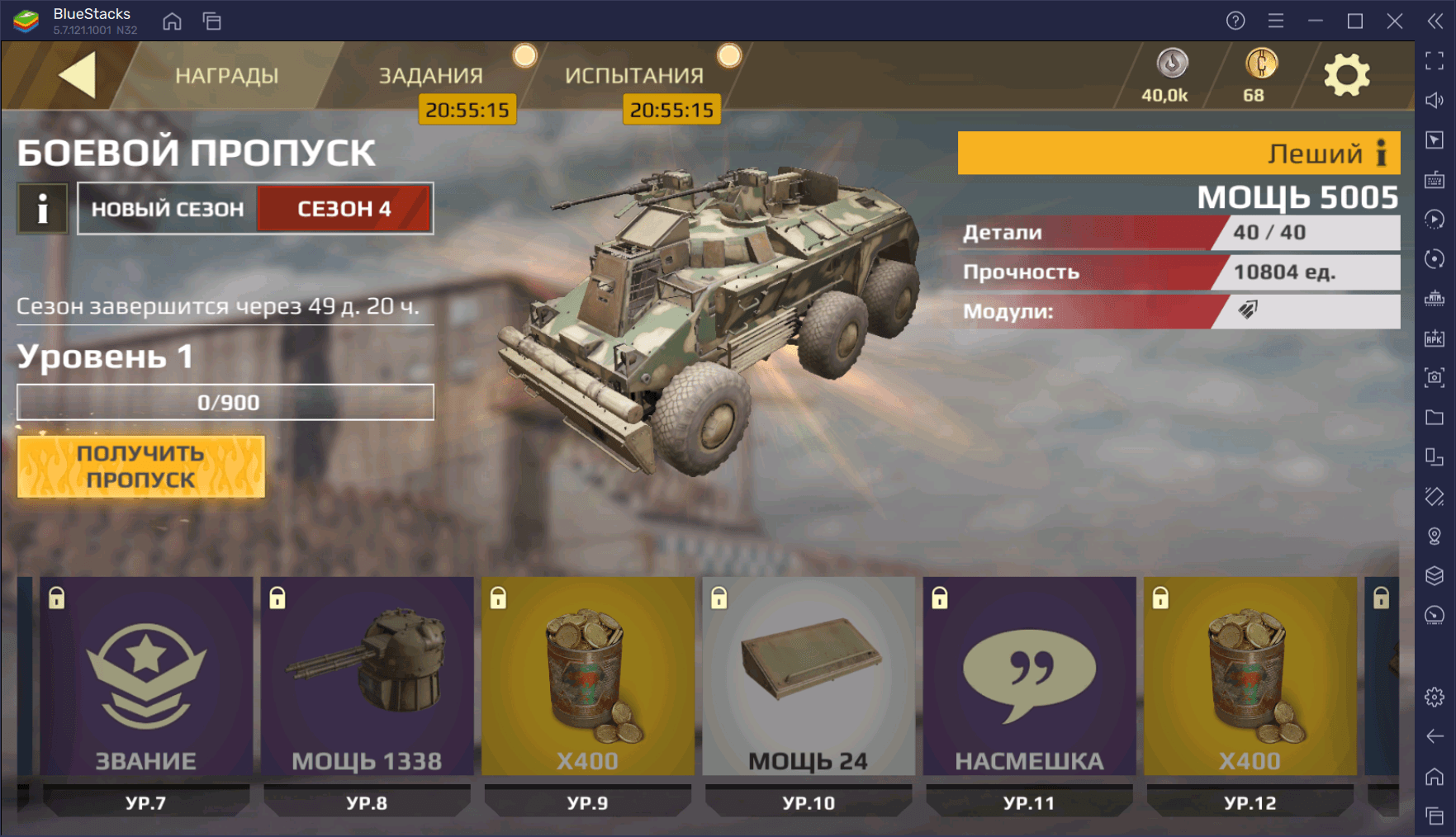Select the ЗВАНИЕ level 7 reward
The width and height of the screenshot is (1456, 837).
(x=146, y=677)
